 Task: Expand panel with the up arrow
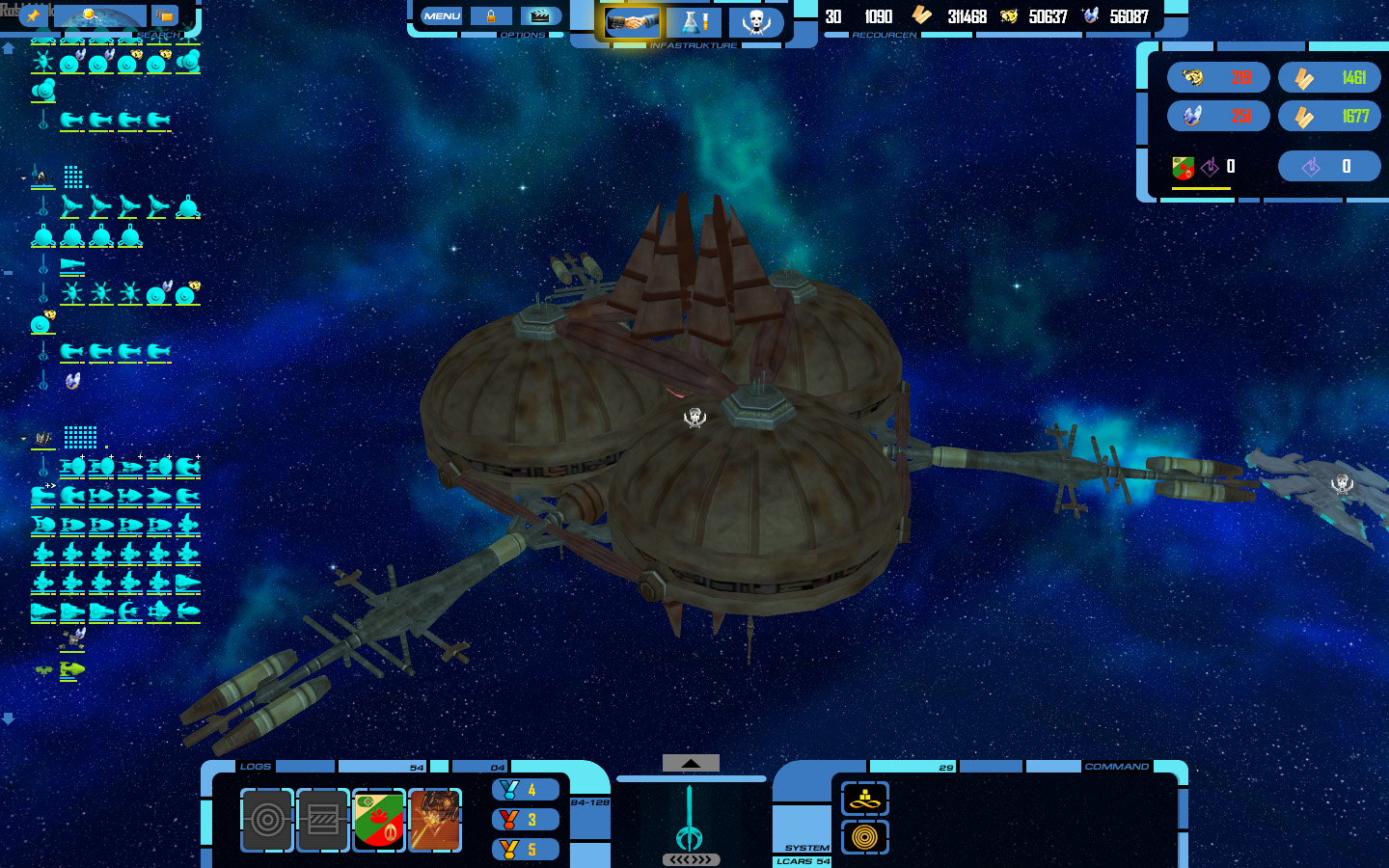[x=691, y=763]
